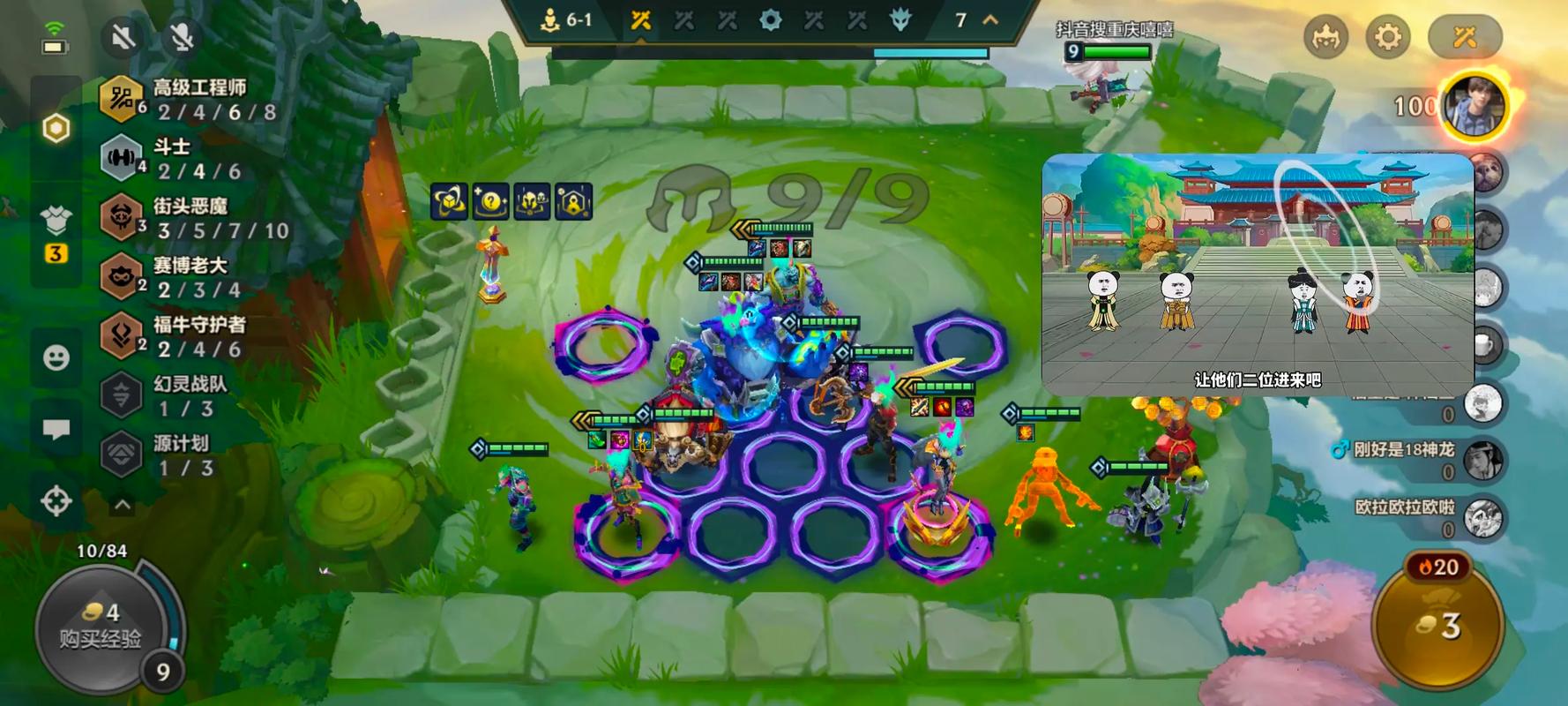
Task: Toggle the muted microphone icon
Action: tap(181, 36)
